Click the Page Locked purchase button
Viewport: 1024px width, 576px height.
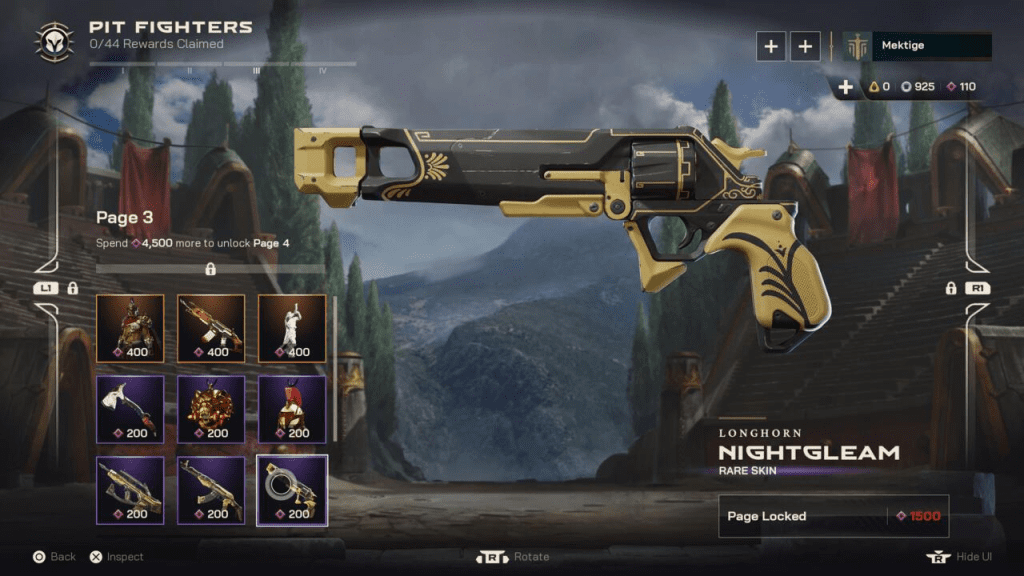(x=833, y=516)
